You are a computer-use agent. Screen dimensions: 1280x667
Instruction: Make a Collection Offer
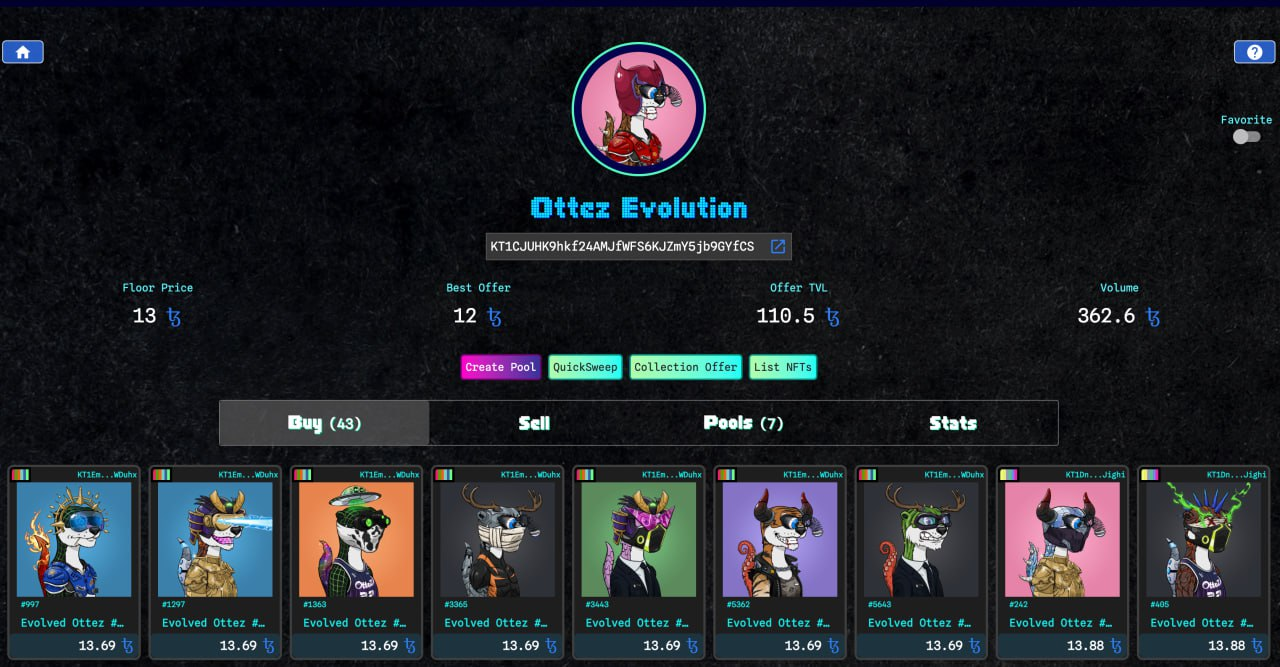pos(685,367)
